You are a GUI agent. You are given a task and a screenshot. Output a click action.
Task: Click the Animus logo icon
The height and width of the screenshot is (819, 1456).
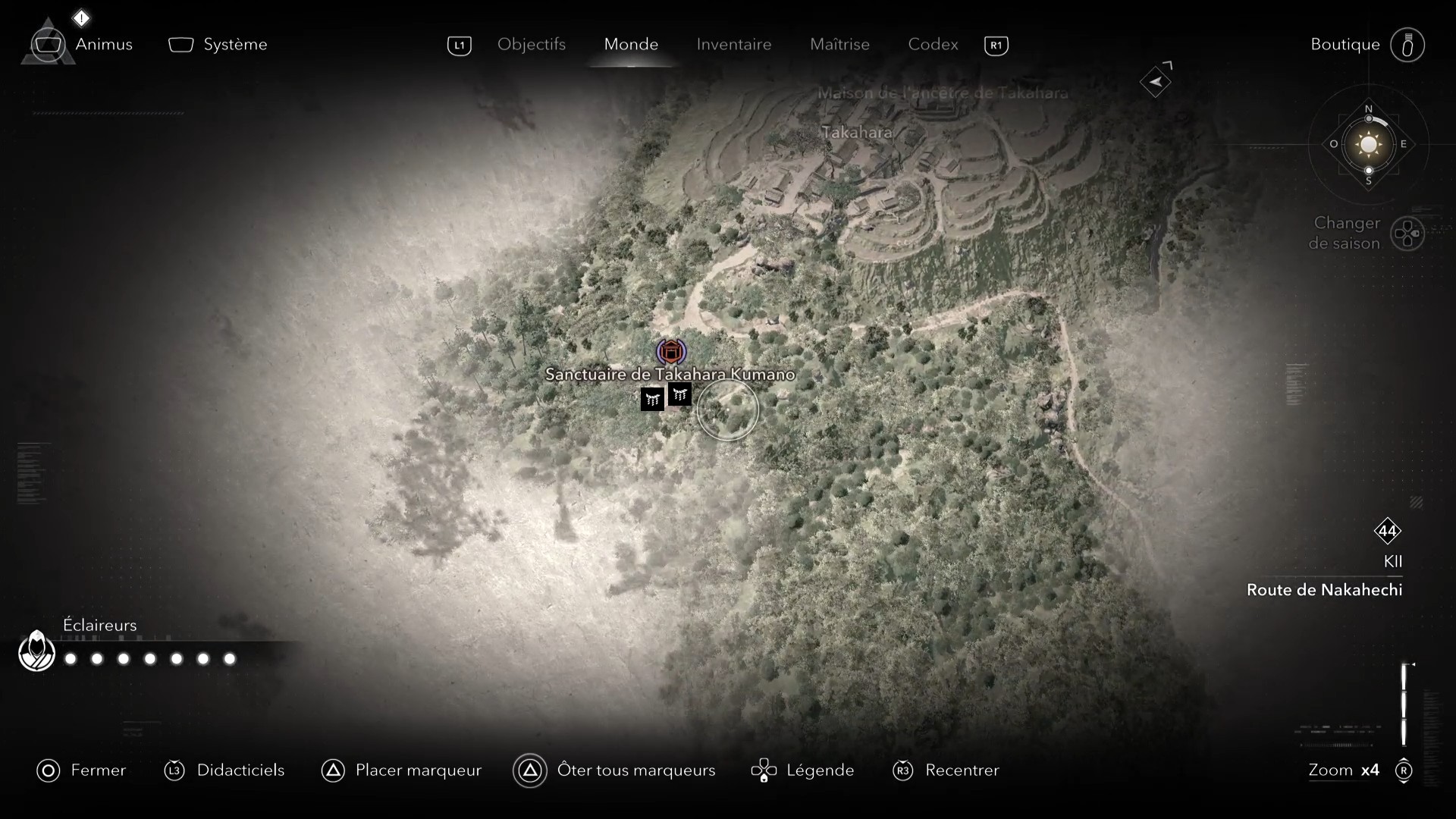[48, 44]
